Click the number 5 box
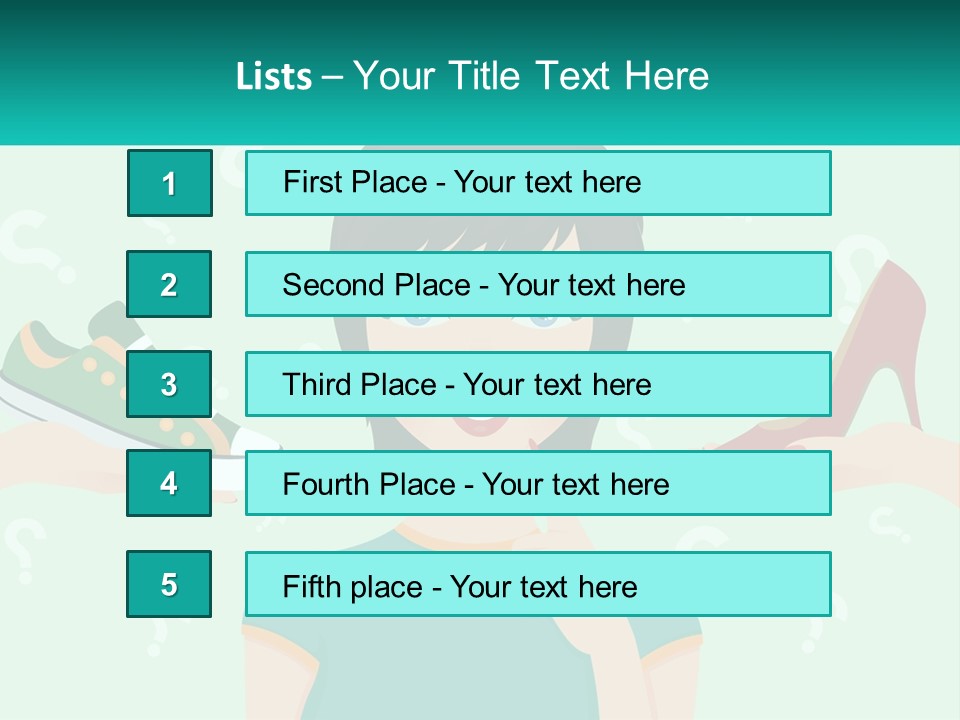The image size is (960, 720). (x=169, y=584)
